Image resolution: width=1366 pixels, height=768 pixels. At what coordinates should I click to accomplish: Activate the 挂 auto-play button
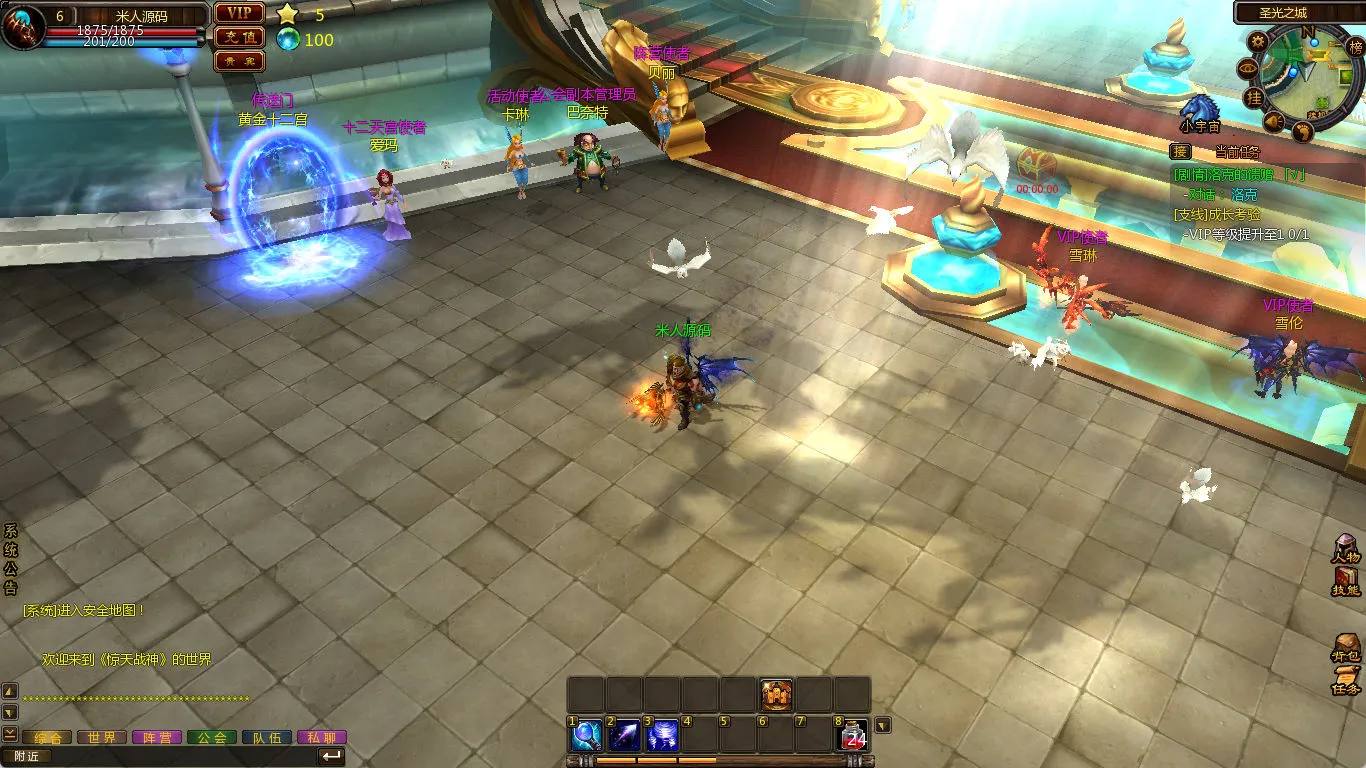click(1254, 96)
